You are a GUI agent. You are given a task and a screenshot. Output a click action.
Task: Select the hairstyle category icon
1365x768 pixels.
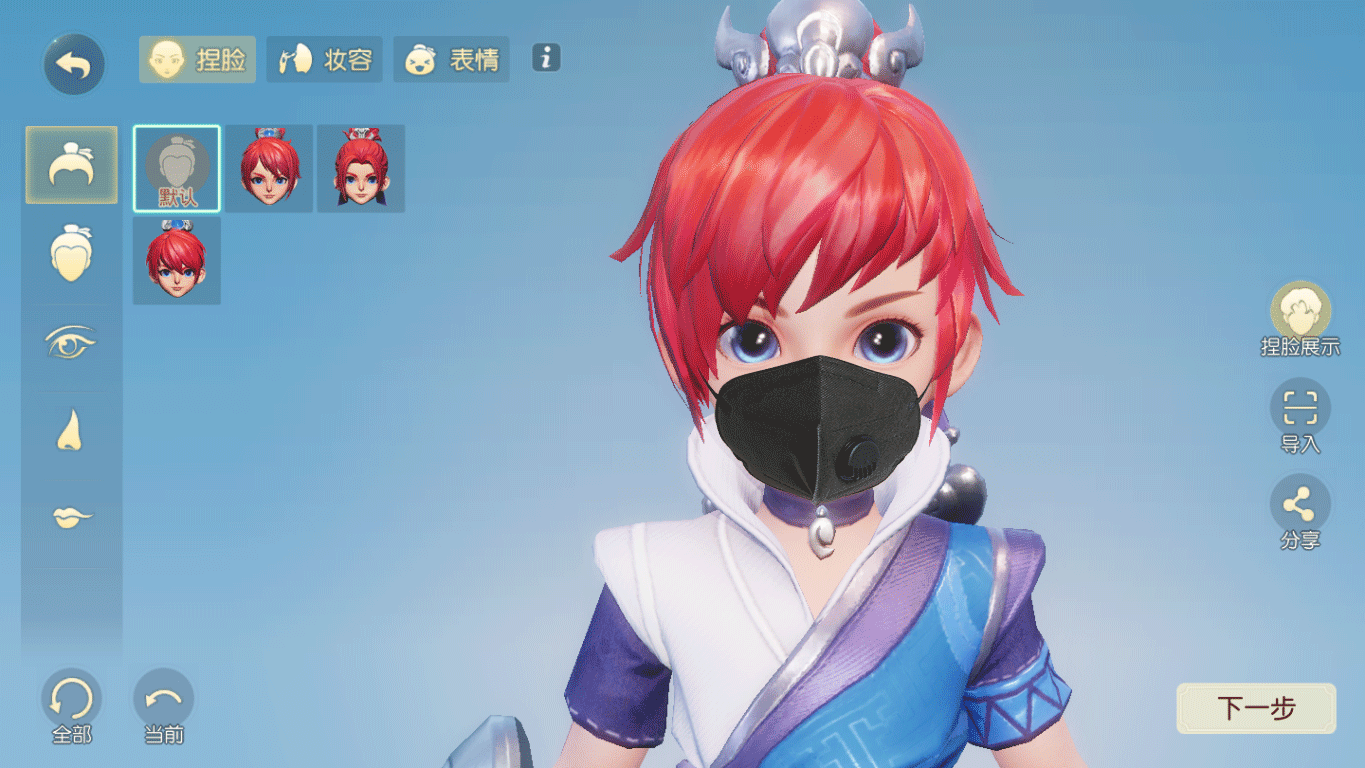click(71, 164)
